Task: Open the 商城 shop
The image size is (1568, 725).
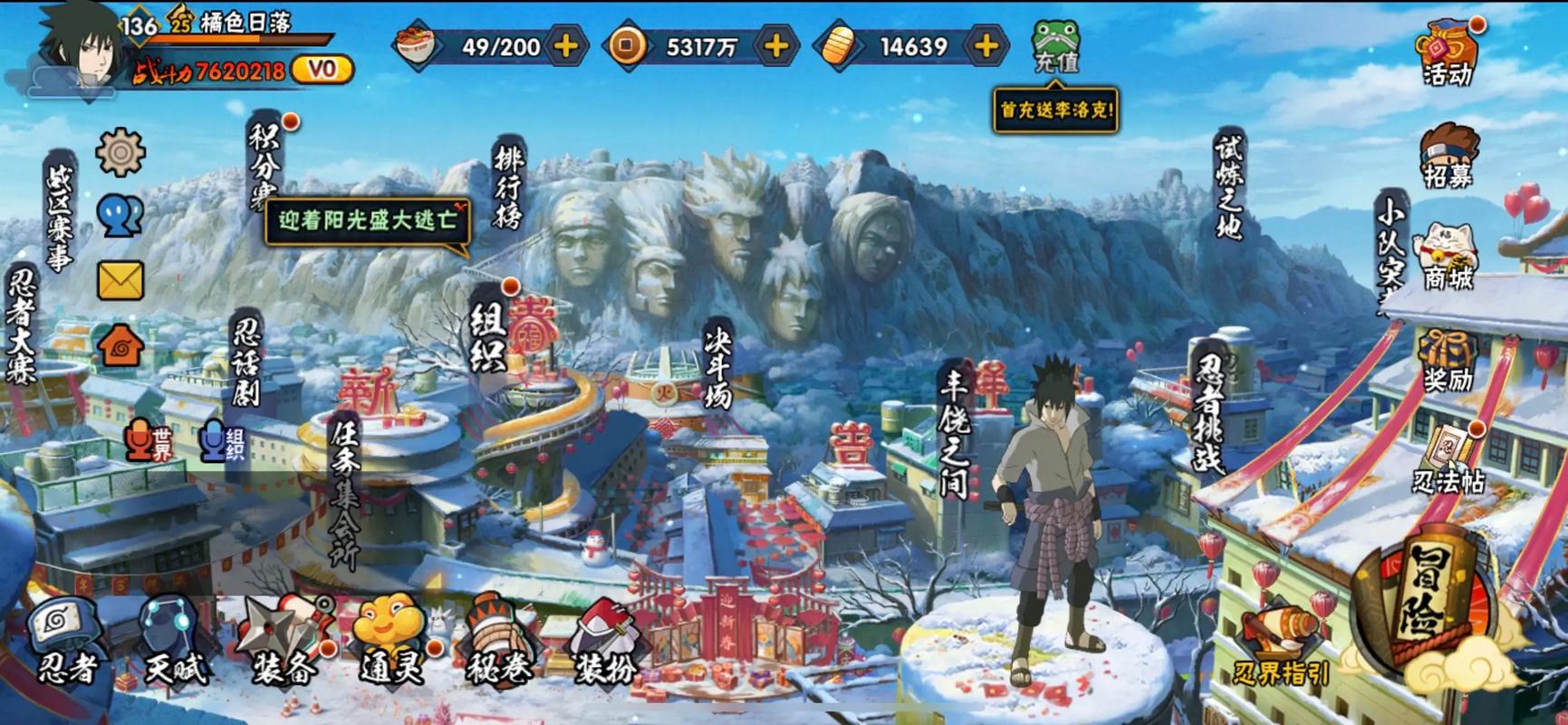Action: click(1448, 258)
